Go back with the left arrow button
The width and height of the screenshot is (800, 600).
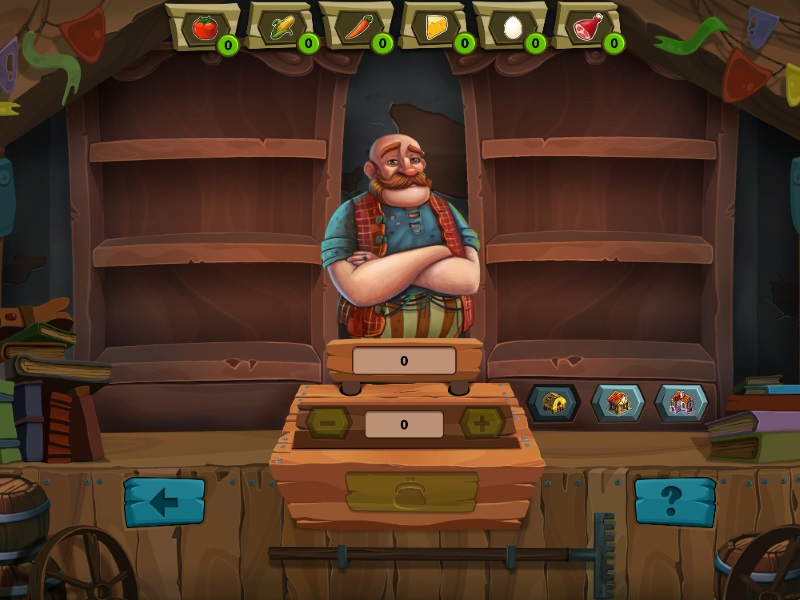pyautogui.click(x=164, y=502)
